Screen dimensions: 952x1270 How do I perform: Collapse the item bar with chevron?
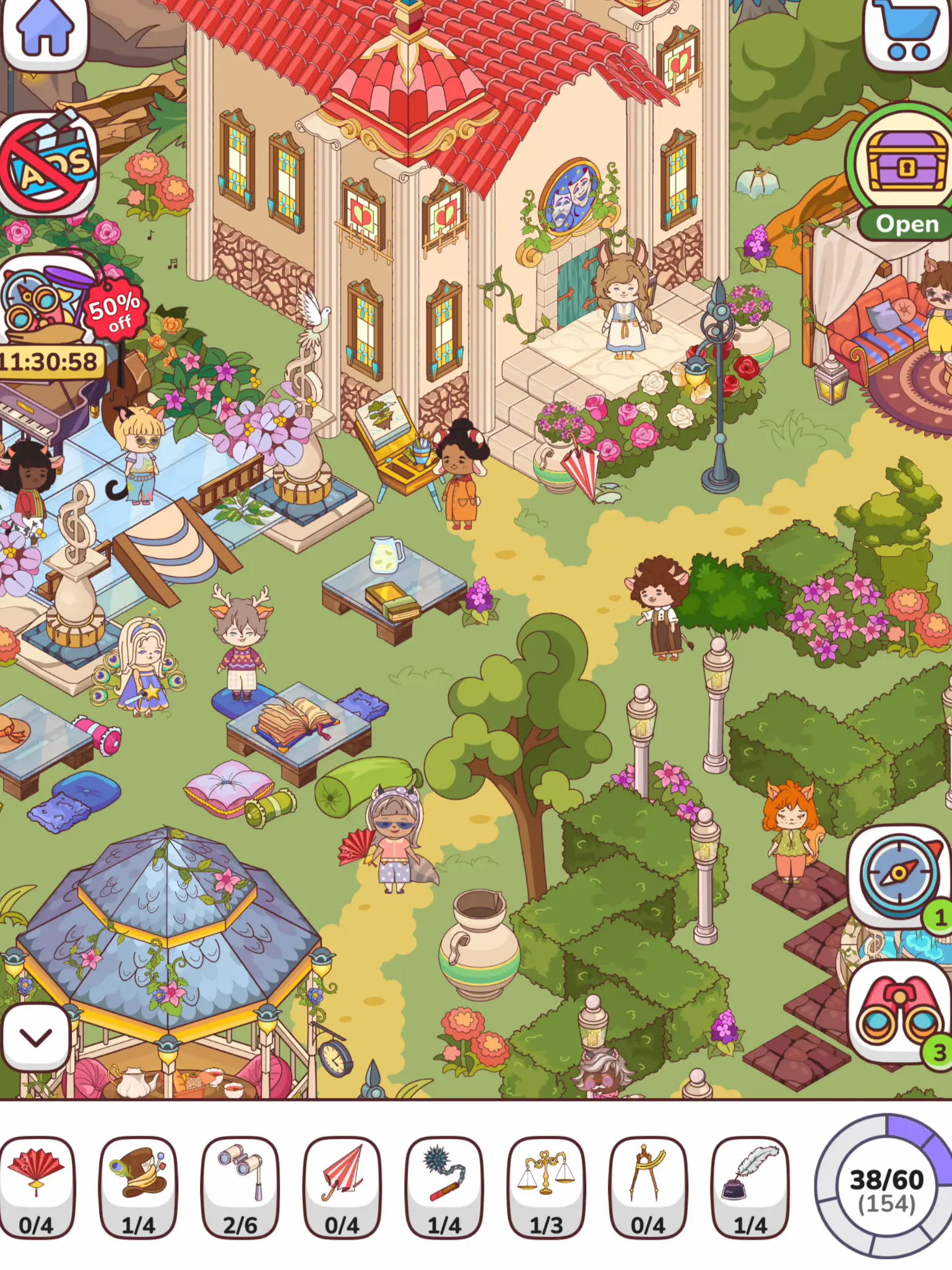coord(36,1037)
